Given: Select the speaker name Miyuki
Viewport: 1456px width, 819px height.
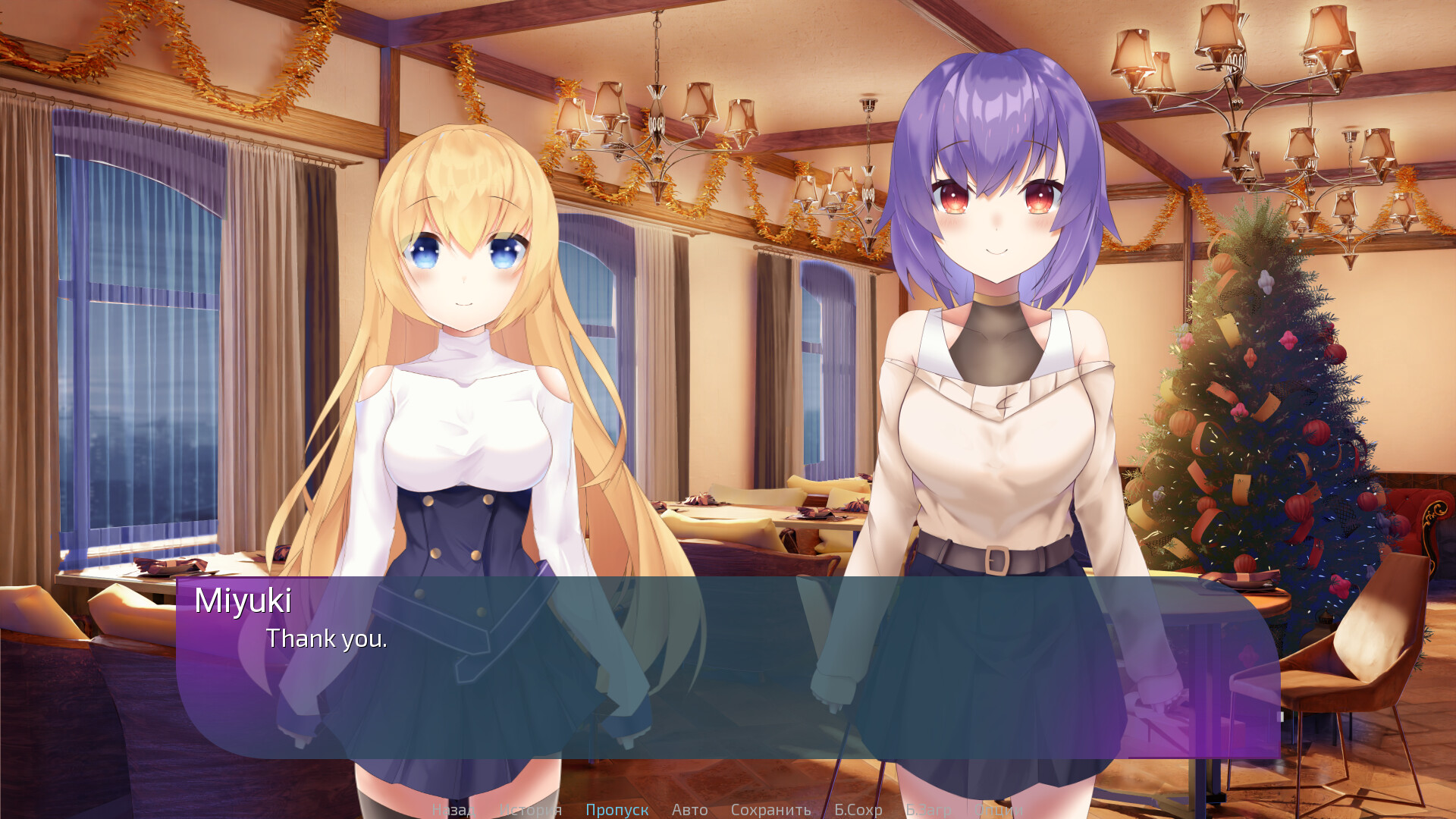Looking at the screenshot, I should (x=244, y=601).
